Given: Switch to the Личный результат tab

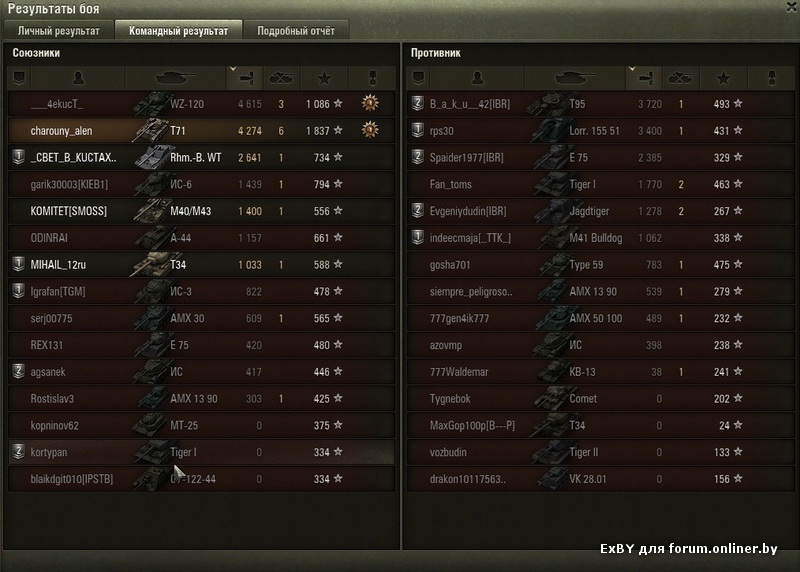Looking at the screenshot, I should (x=59, y=30).
